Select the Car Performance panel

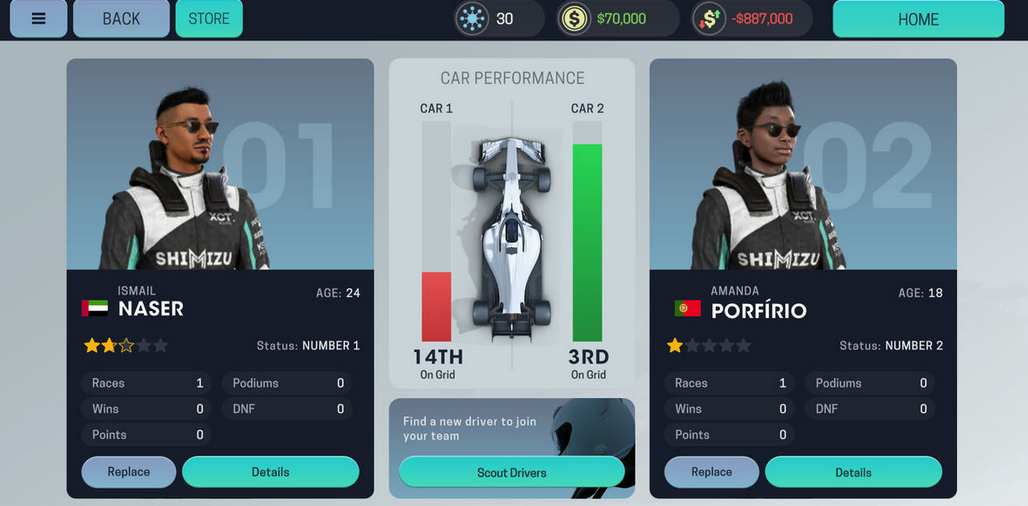512,222
